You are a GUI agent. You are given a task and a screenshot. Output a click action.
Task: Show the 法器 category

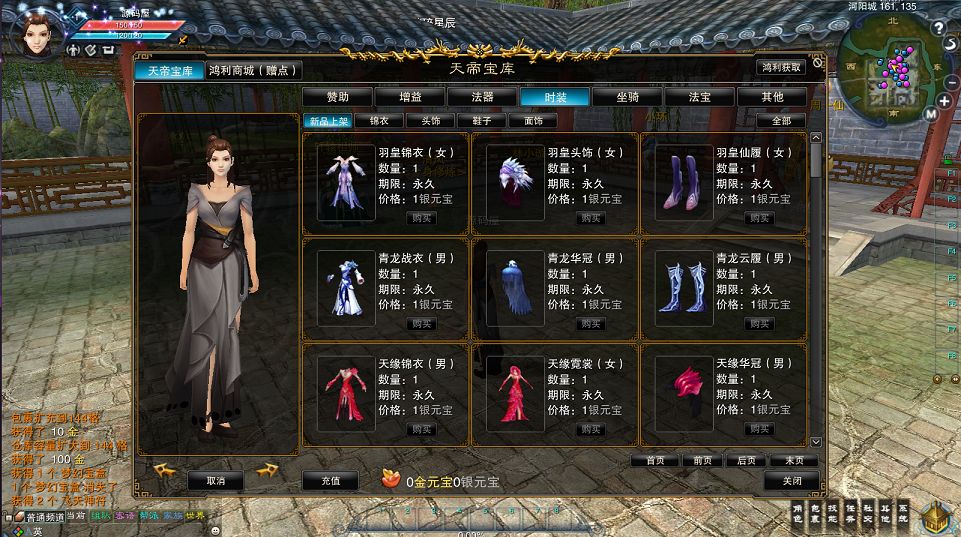coord(483,97)
